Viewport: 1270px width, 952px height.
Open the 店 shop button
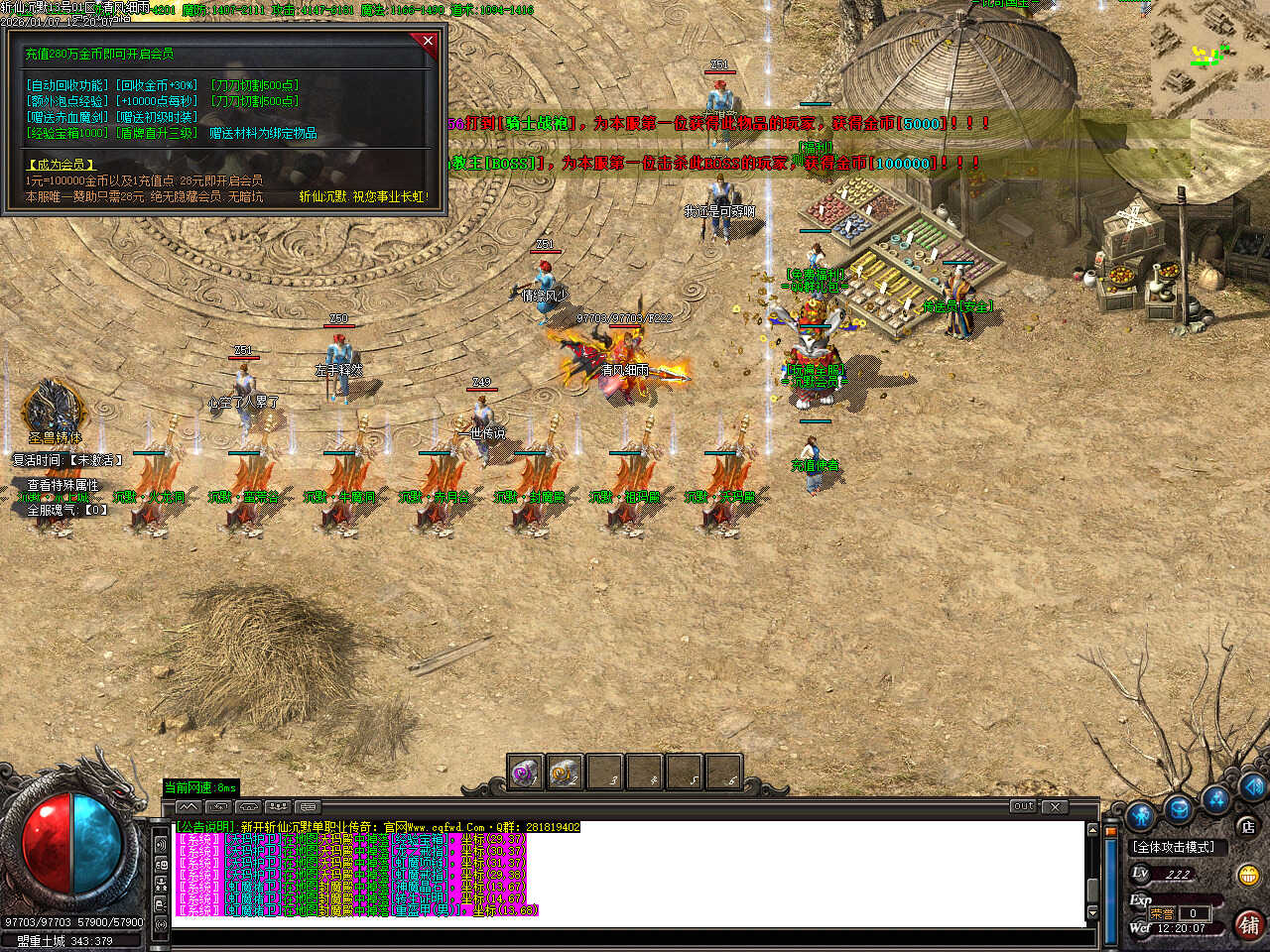1247,826
